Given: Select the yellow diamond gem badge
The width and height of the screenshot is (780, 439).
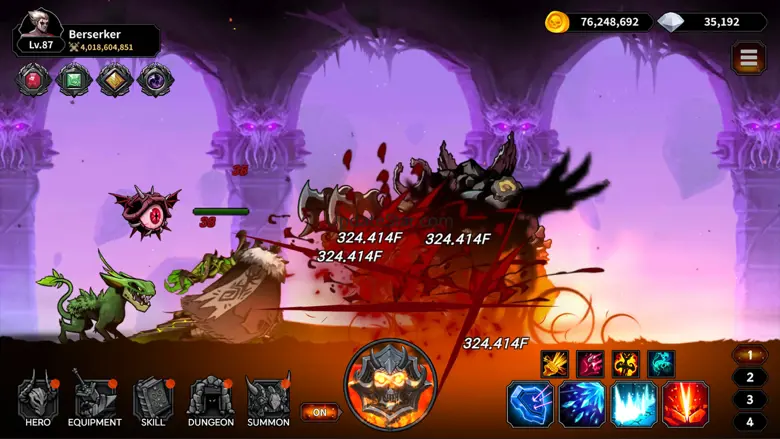Looking at the screenshot, I should 115,80.
